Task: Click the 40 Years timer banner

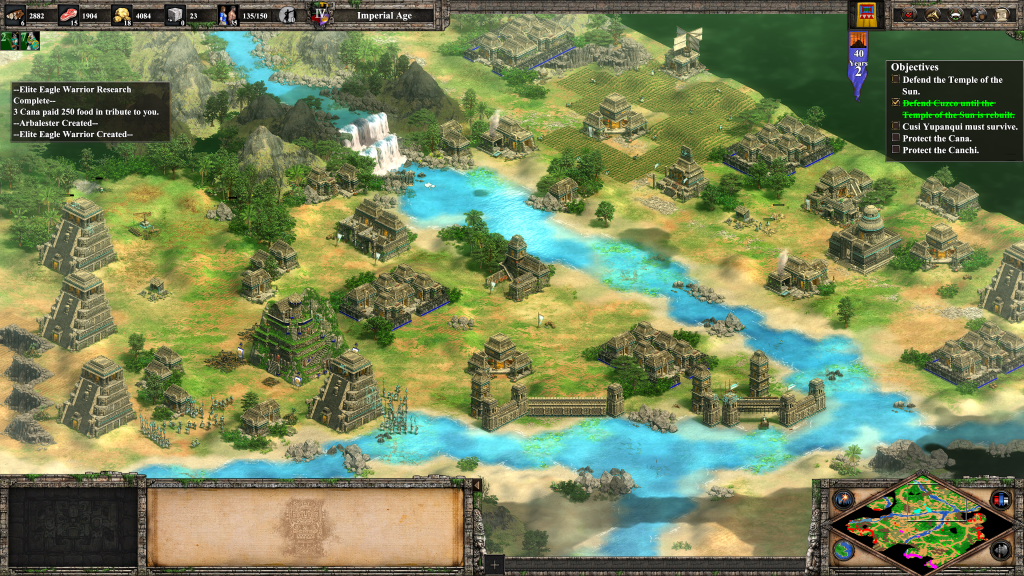Action: click(x=858, y=63)
